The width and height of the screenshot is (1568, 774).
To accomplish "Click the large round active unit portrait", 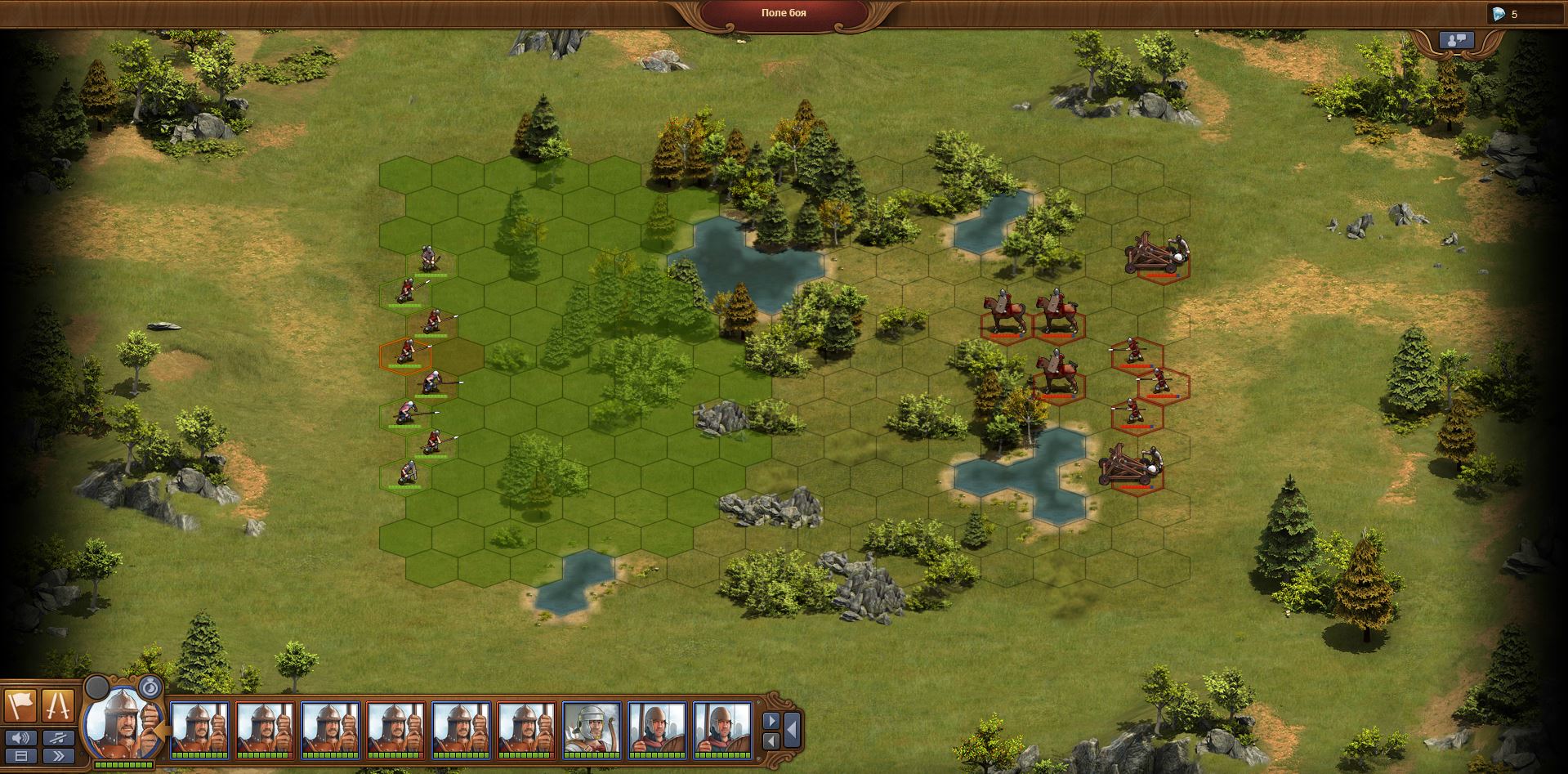I will click(123, 723).
